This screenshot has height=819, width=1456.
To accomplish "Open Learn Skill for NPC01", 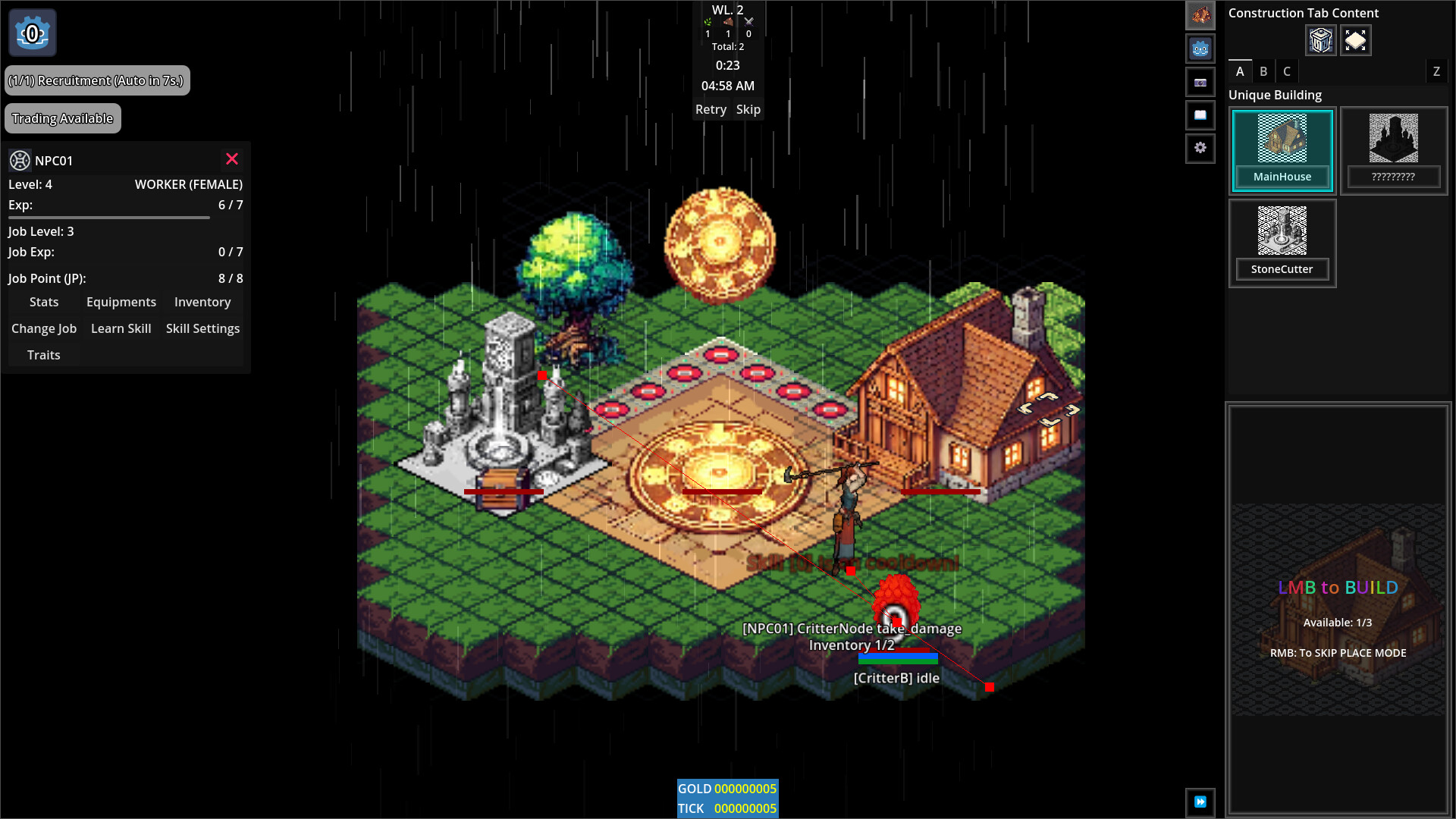I will 121,328.
